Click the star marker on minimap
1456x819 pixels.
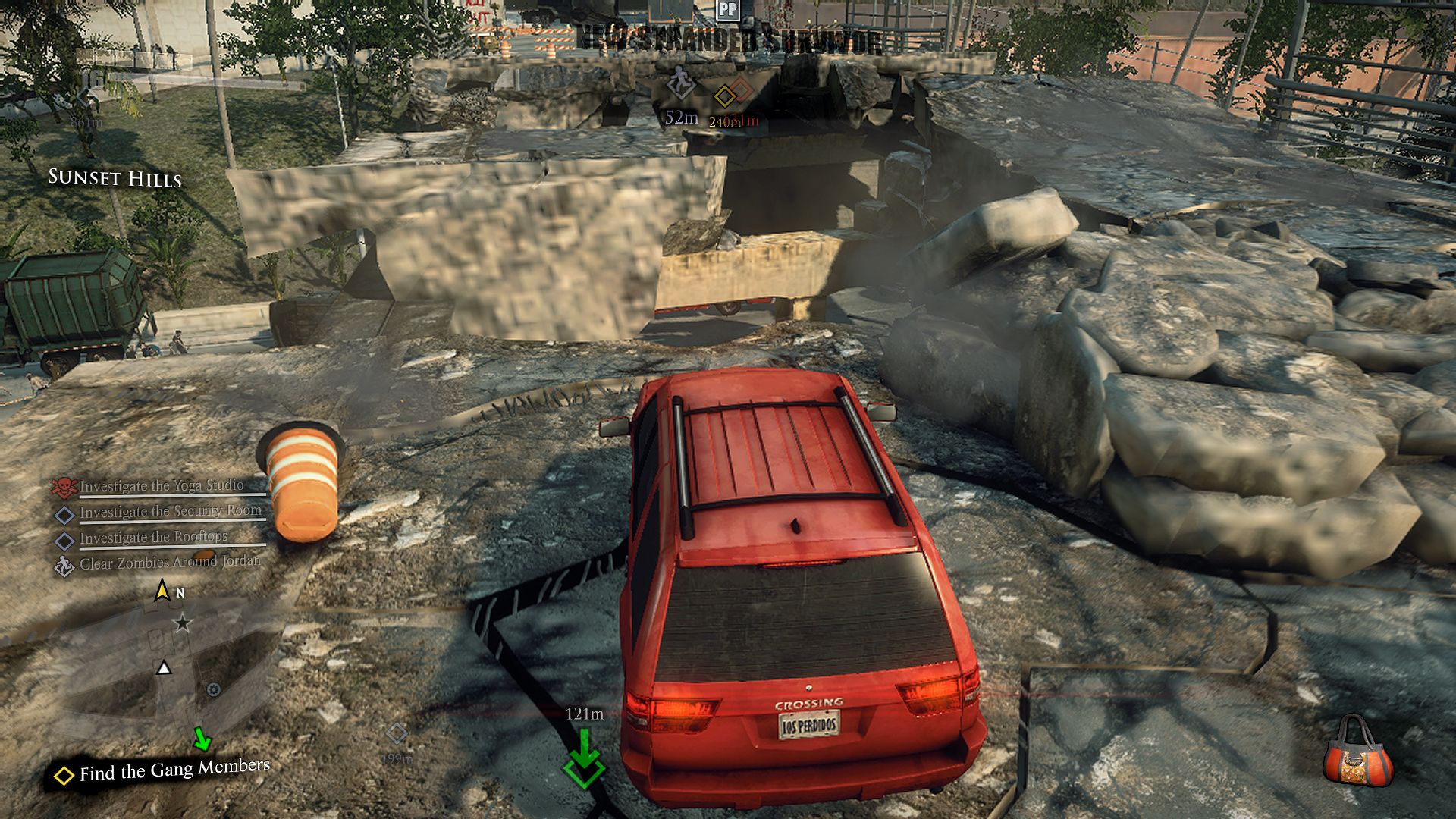point(182,623)
